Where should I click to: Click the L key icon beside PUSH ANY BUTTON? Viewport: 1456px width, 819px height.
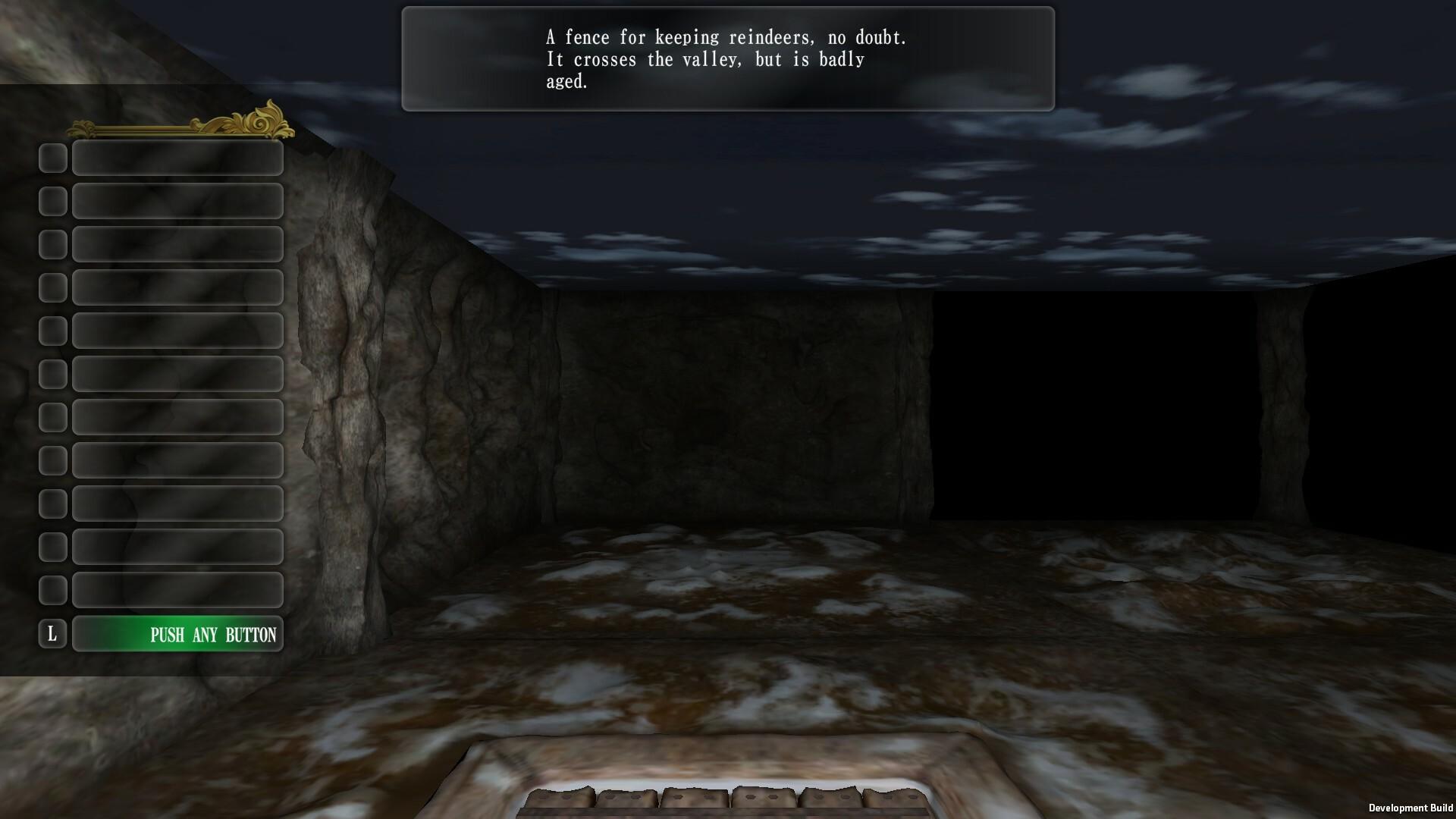pos(53,635)
